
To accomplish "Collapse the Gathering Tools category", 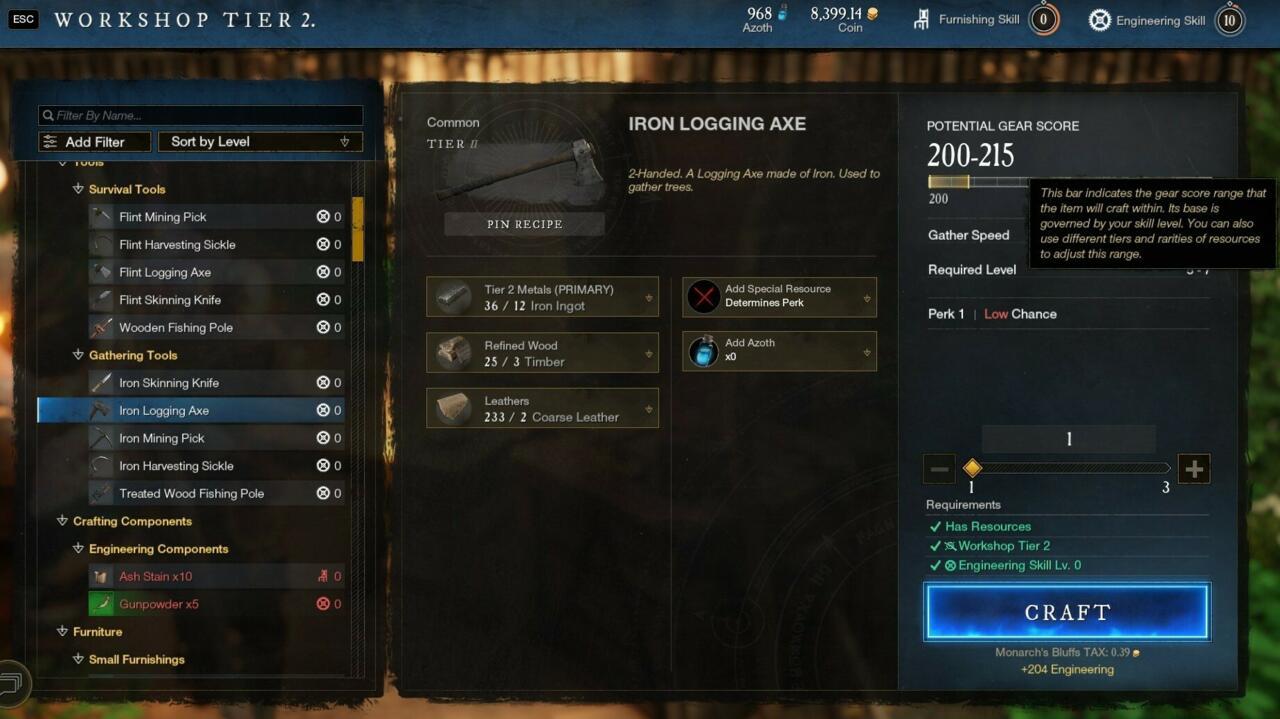I will [78, 355].
